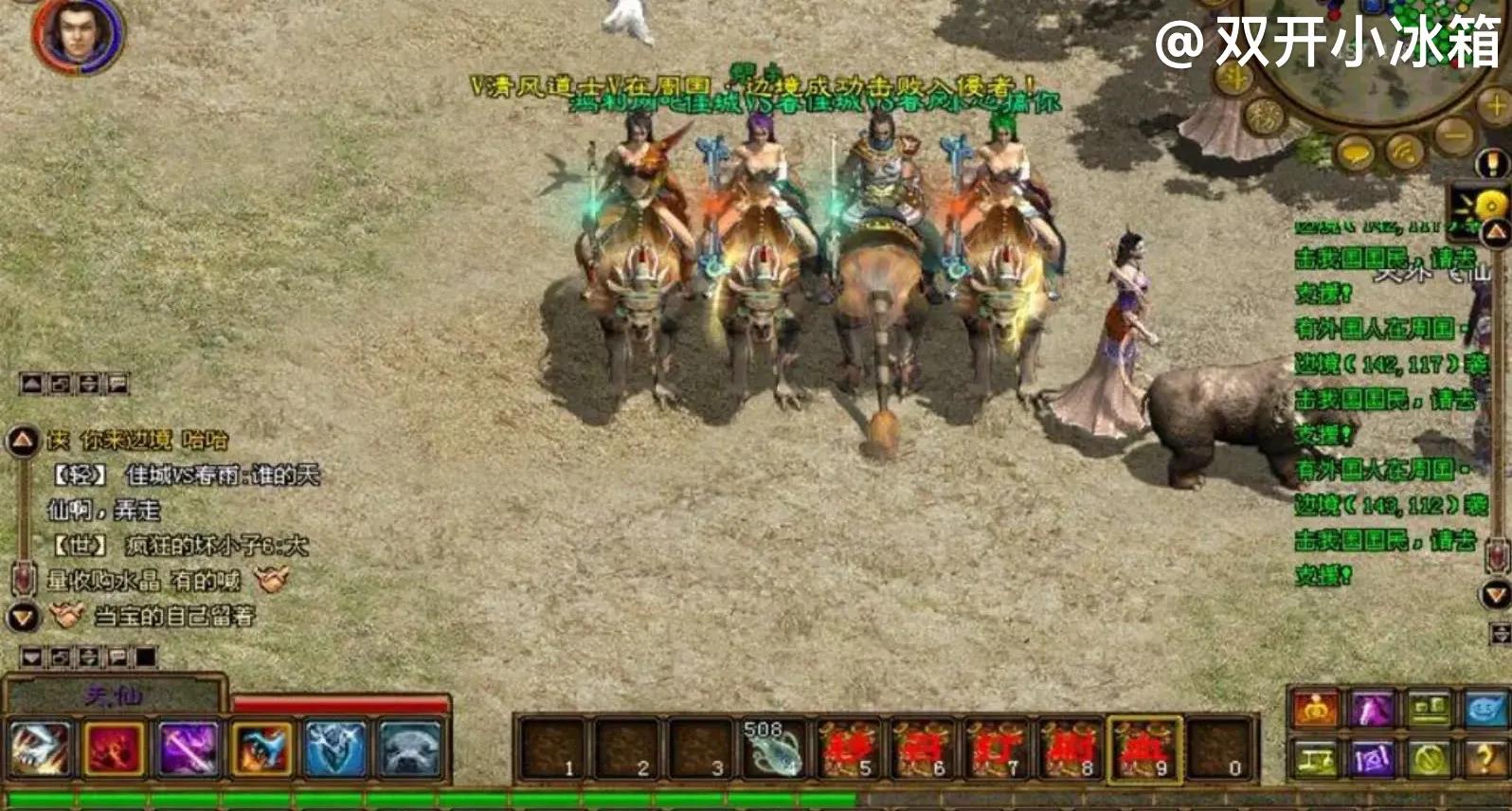Activate the white beast claw skill
Image resolution: width=1512 pixels, height=811 pixels.
click(x=40, y=749)
